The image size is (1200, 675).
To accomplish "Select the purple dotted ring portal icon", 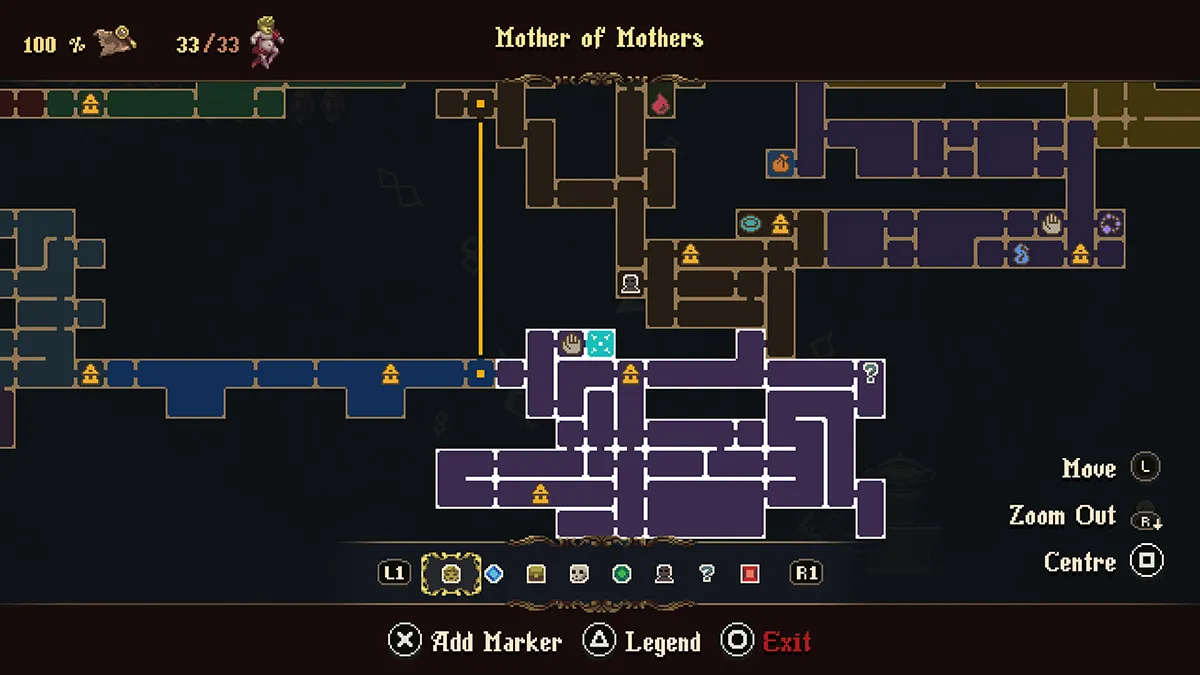I will (x=1110, y=224).
